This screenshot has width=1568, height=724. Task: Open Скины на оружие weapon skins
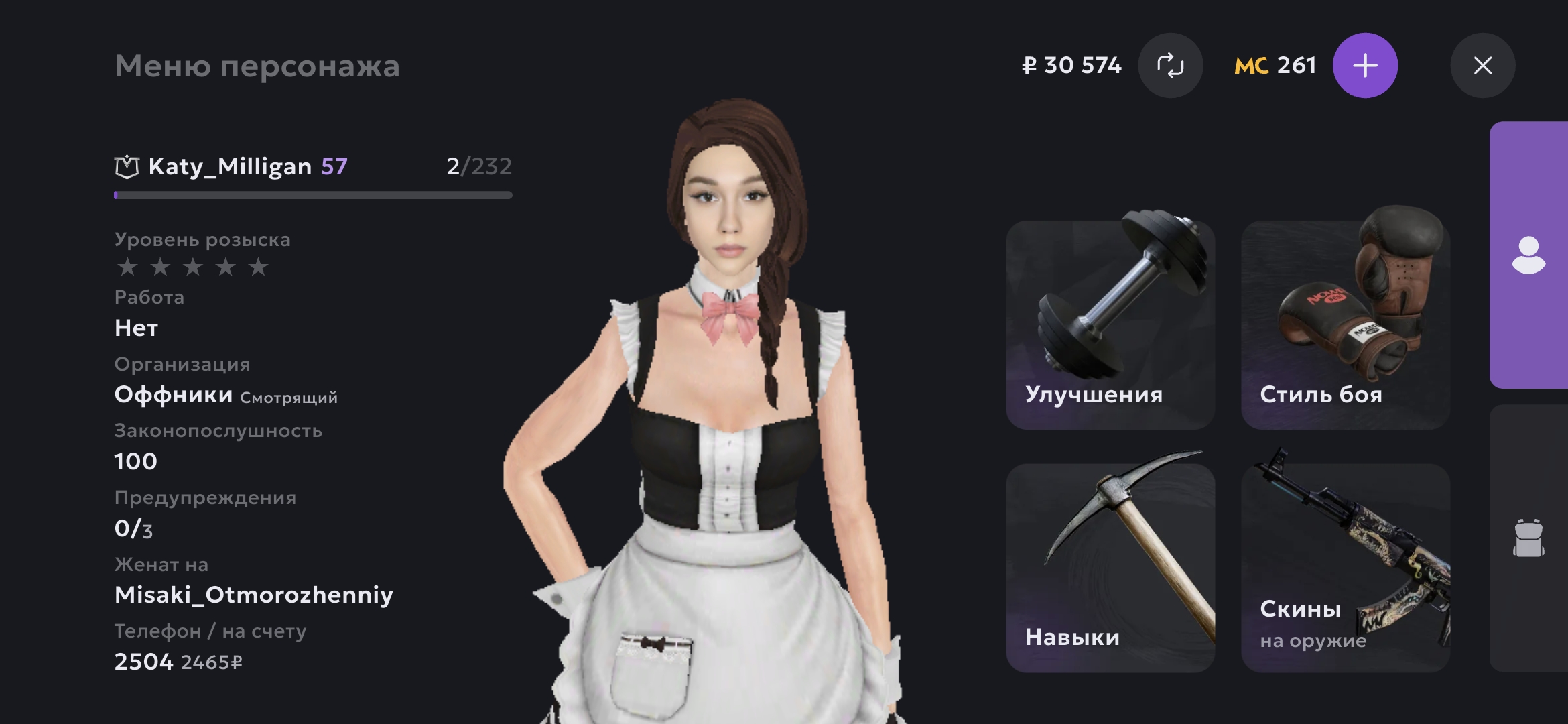click(x=1345, y=568)
